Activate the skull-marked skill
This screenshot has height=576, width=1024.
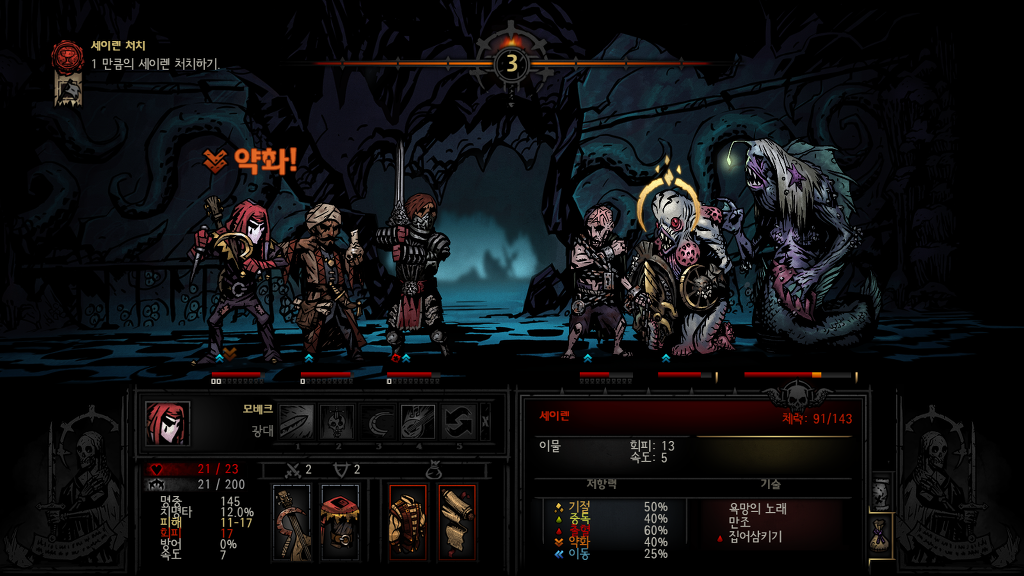[337, 421]
